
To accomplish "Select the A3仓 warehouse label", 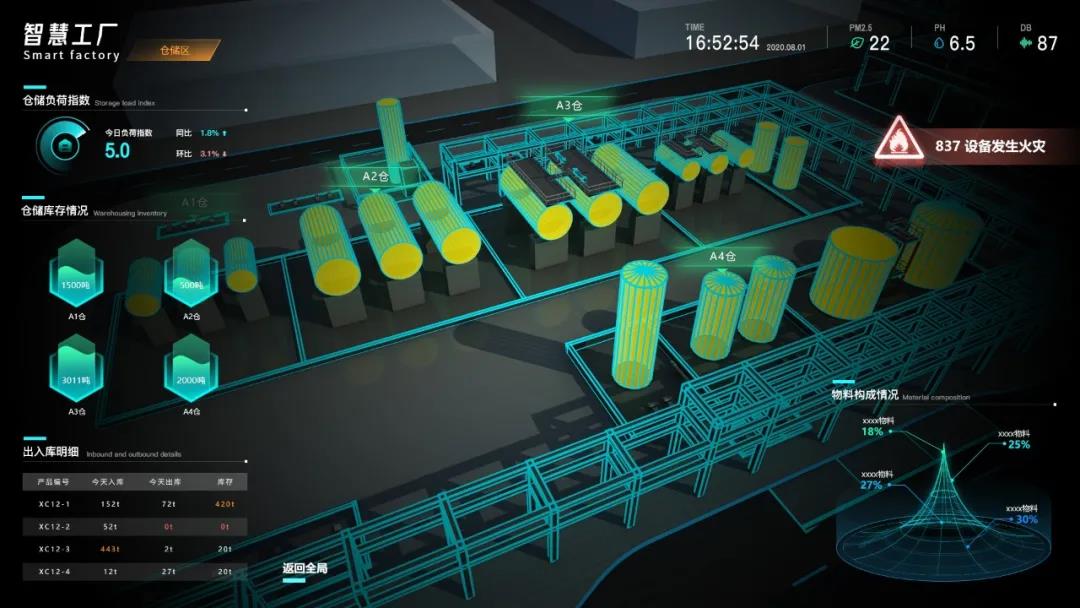I will [x=569, y=105].
